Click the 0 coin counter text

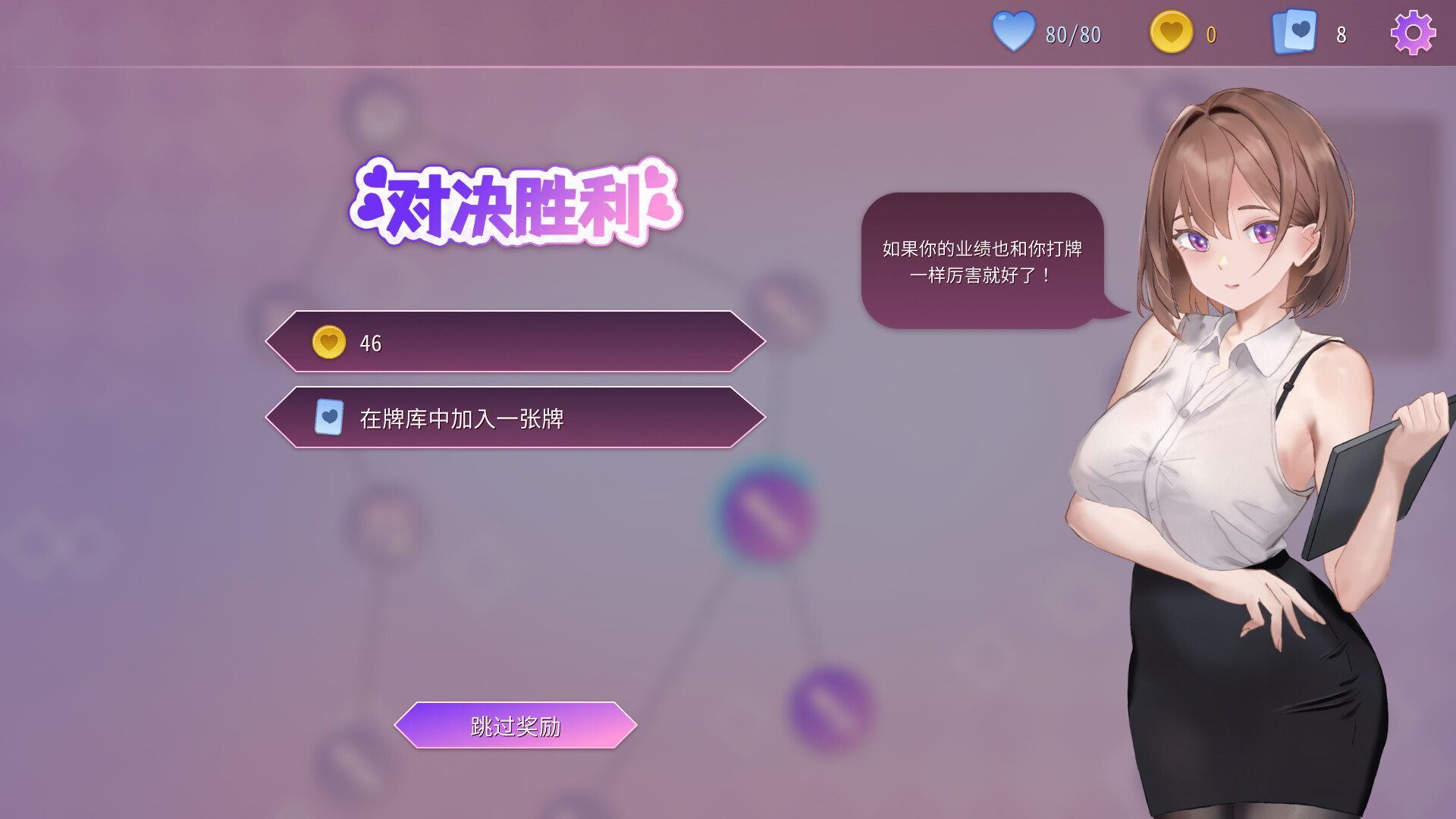click(1211, 33)
